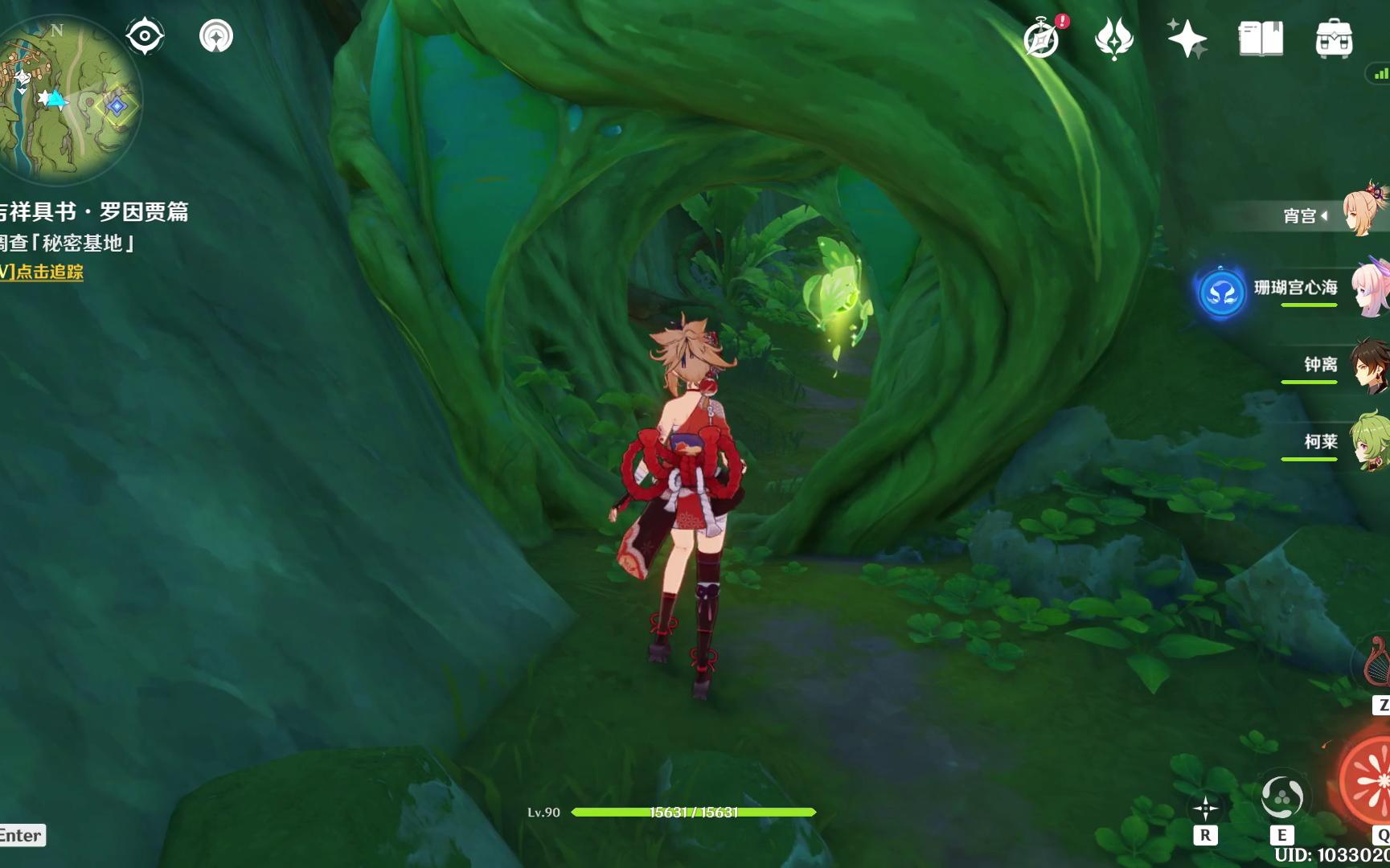The width and height of the screenshot is (1390, 868).
Task: Open the backpack inventory
Action: tap(1334, 39)
